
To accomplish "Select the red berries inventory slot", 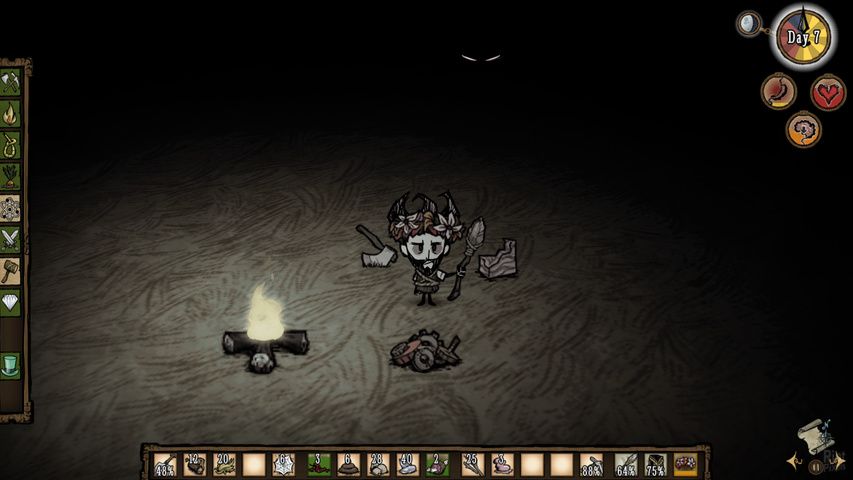I will pyautogui.click(x=318, y=464).
